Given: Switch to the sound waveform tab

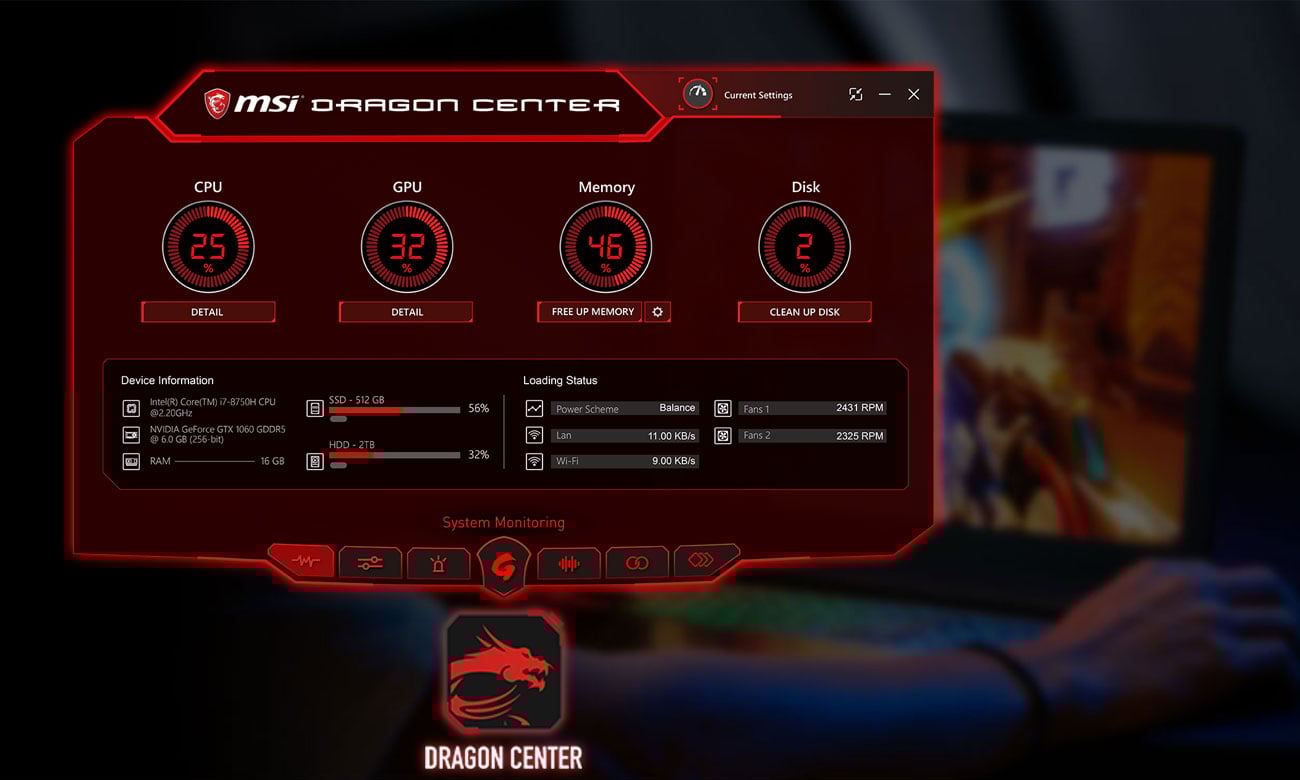Looking at the screenshot, I should (569, 563).
